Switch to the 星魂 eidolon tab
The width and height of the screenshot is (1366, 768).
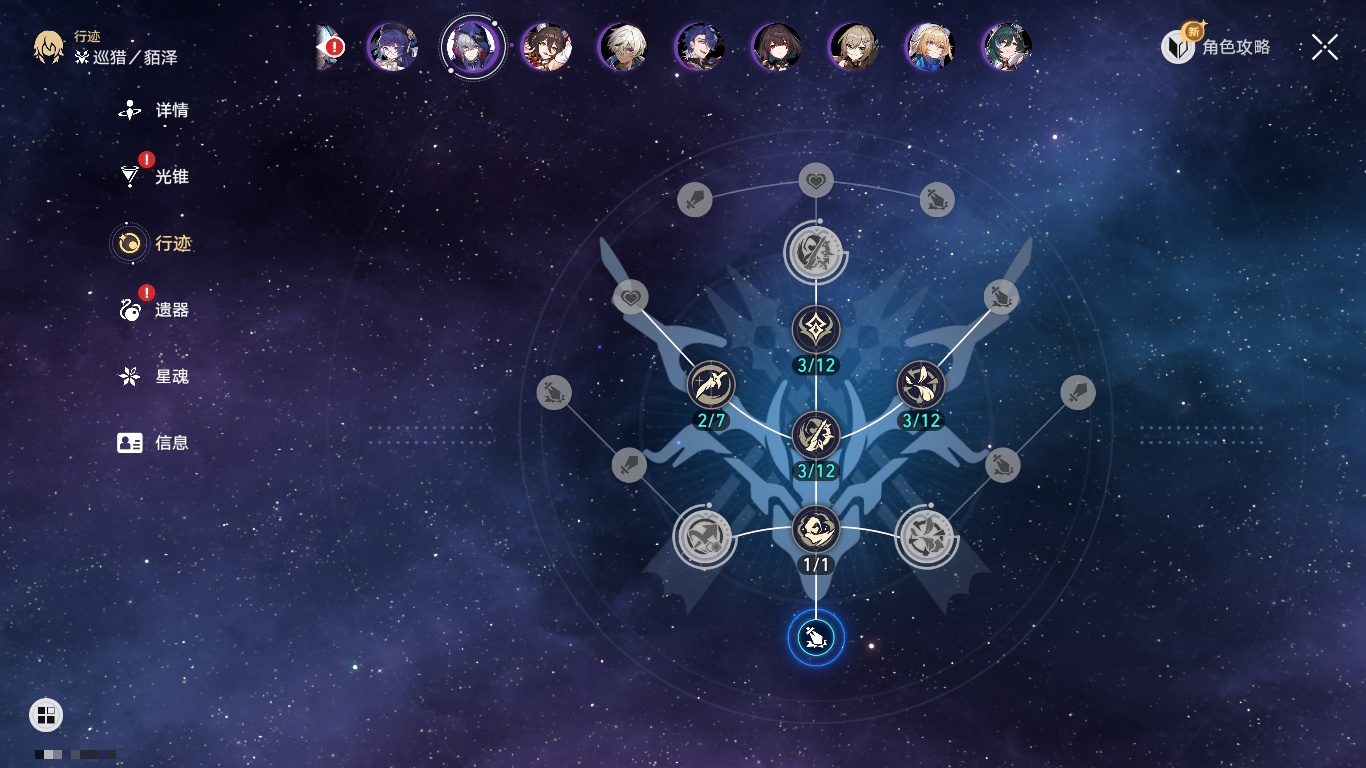coord(155,376)
